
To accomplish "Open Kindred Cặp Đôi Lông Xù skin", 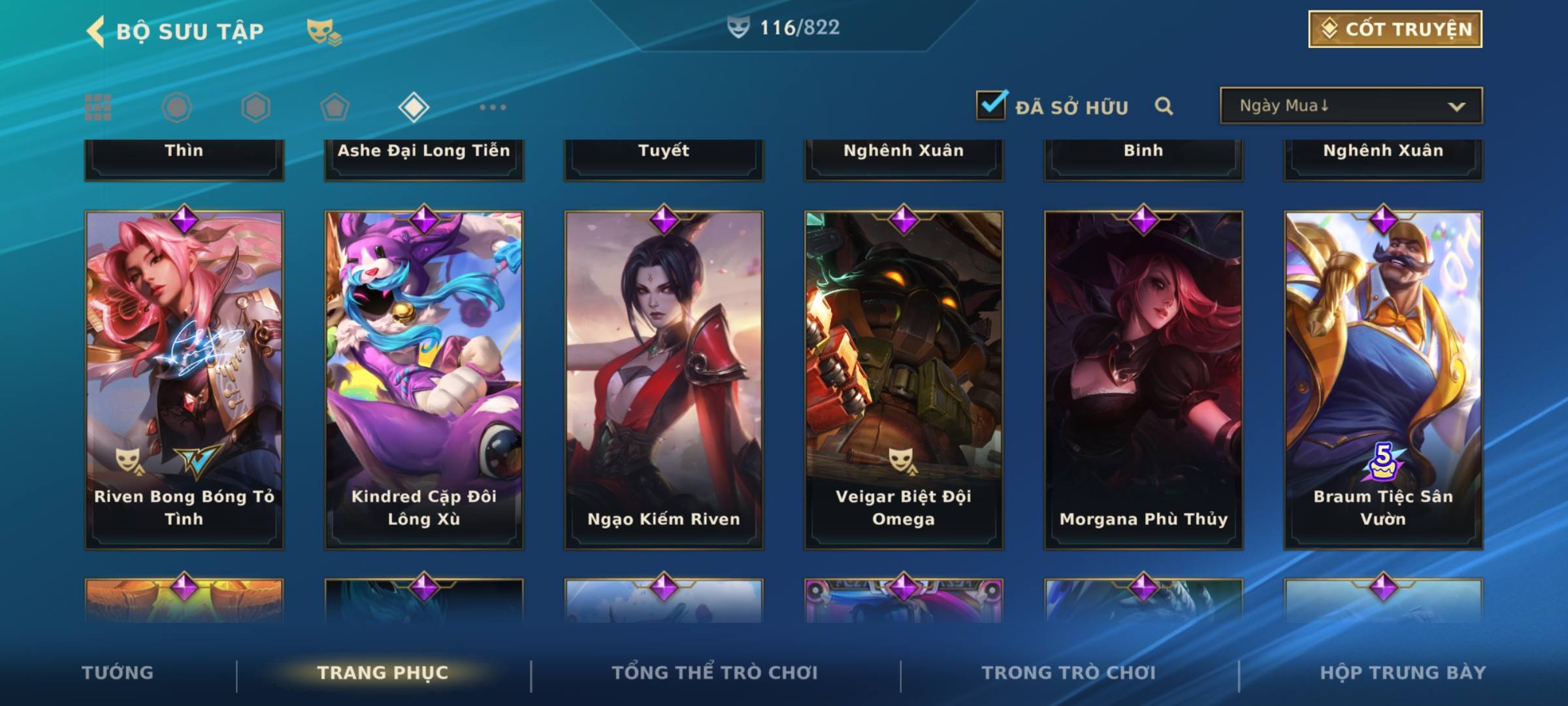I will [x=424, y=379].
